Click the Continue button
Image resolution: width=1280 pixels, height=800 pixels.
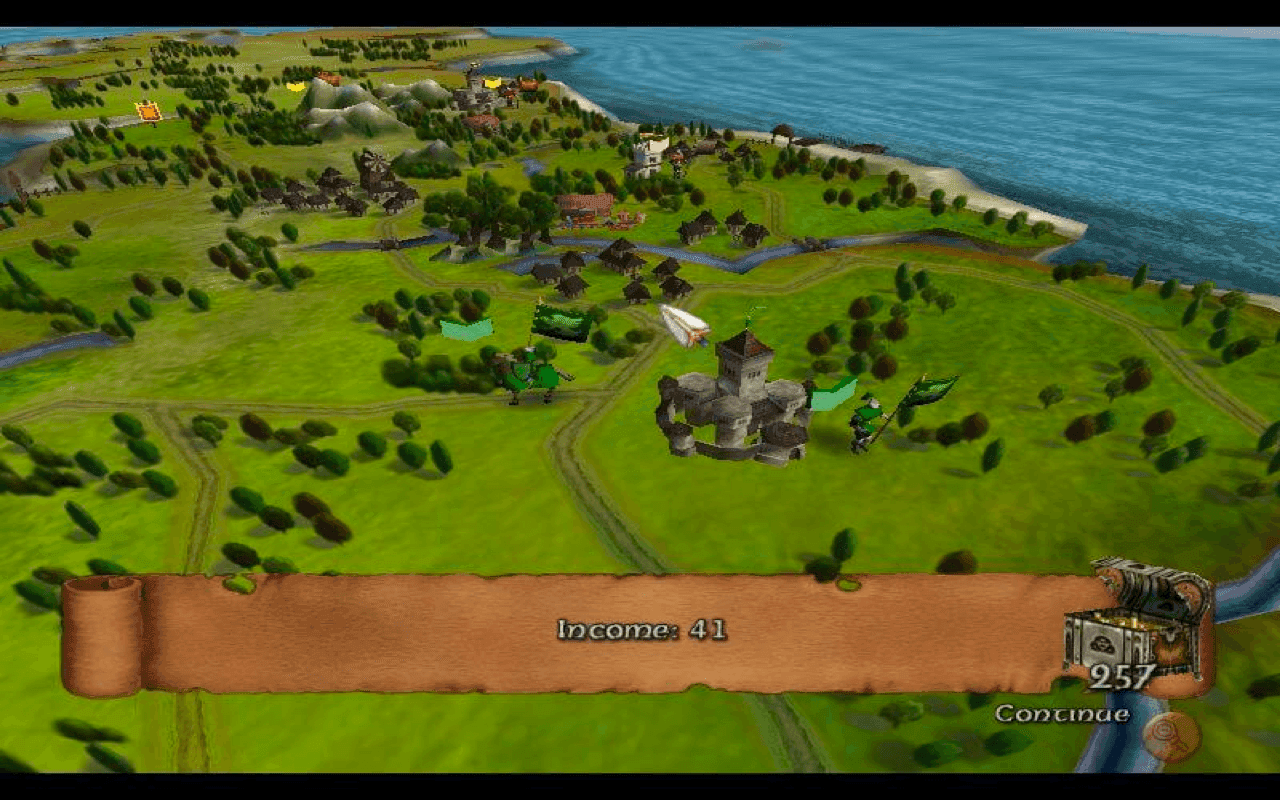pyautogui.click(x=1064, y=714)
